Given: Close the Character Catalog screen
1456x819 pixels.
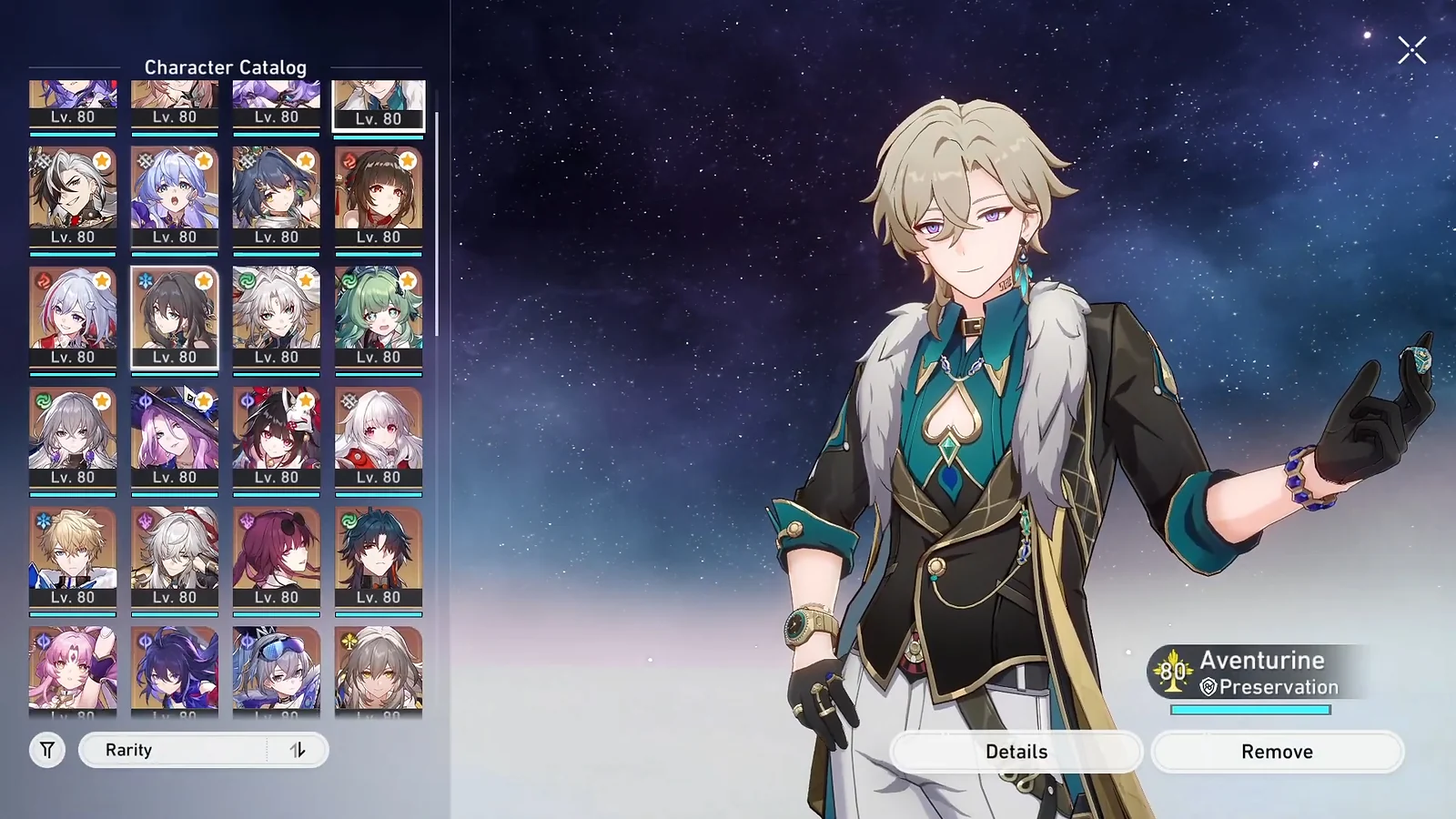Looking at the screenshot, I should (x=1411, y=50).
